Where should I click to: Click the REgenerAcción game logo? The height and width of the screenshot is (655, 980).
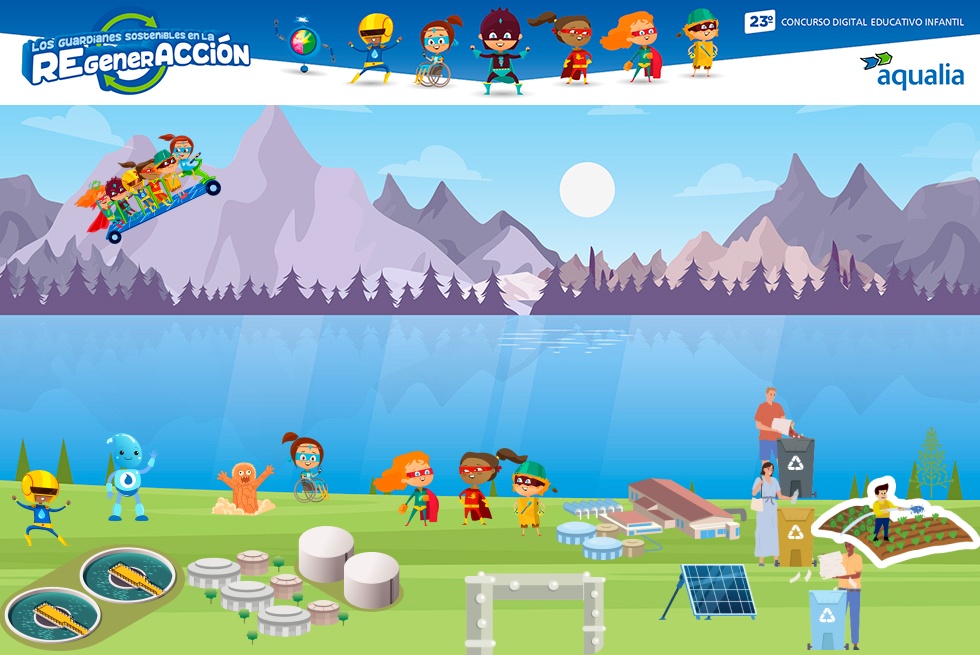click(138, 53)
